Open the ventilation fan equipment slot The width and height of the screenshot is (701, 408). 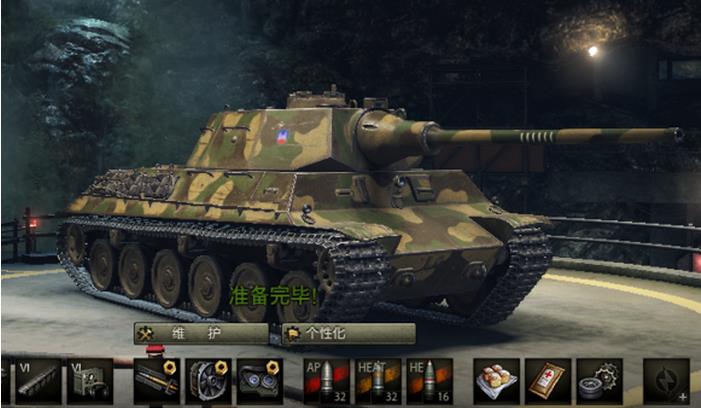point(208,381)
